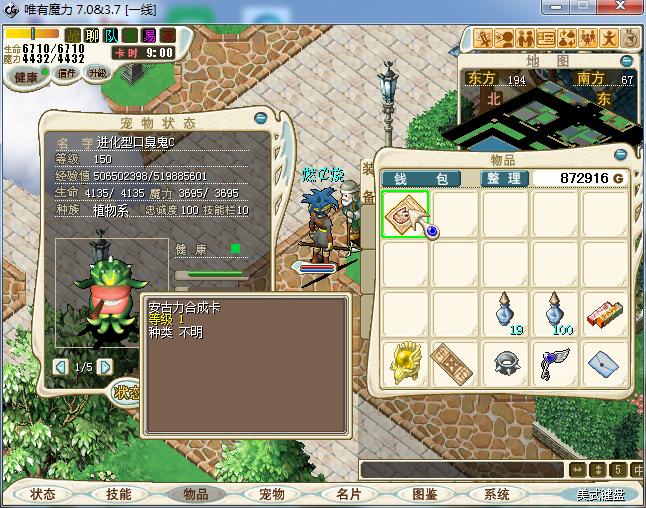Select the potion with quantity 19
The image size is (646, 508).
[505, 312]
